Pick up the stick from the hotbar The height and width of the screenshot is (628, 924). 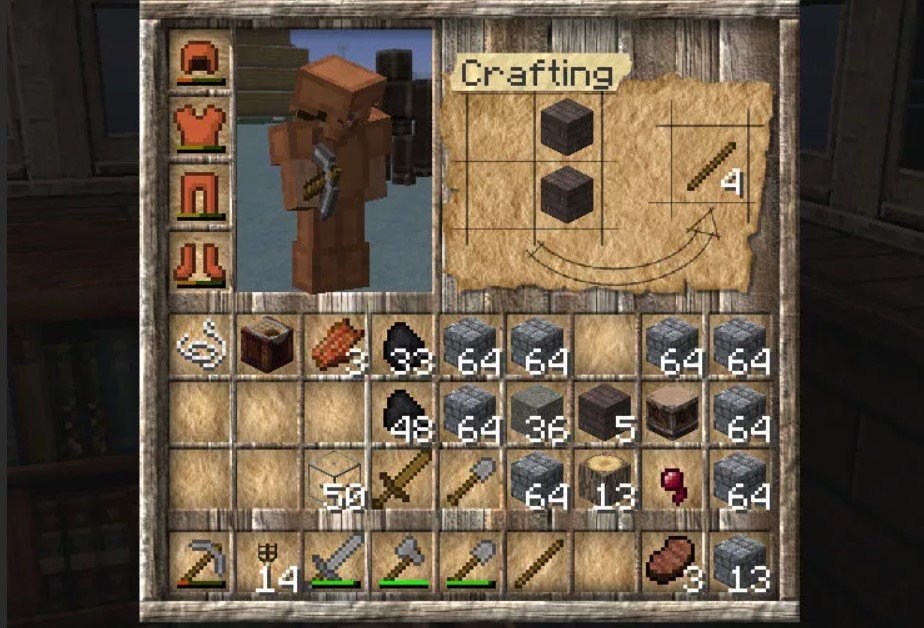coord(537,562)
